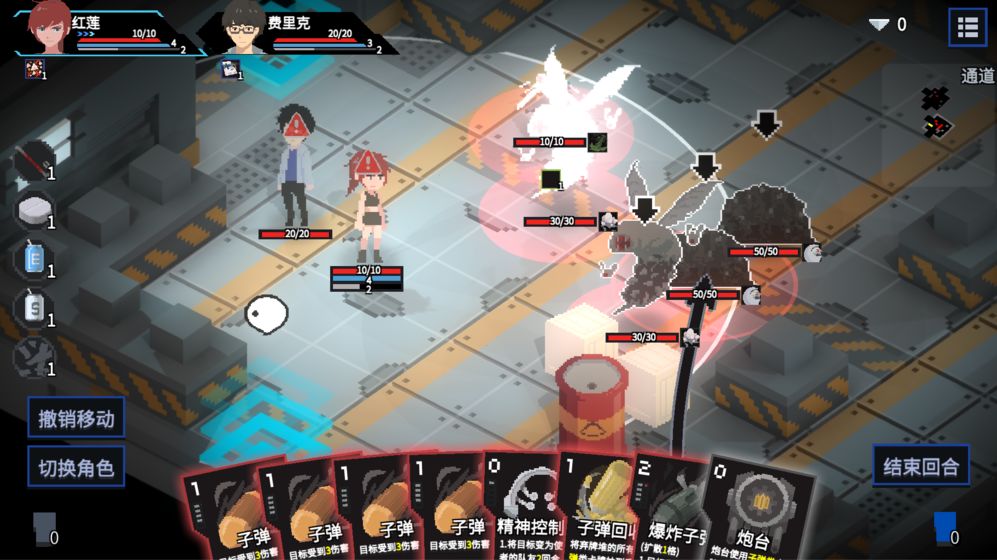
Task: Select the 精神控制 mind control card
Action: 525,505
